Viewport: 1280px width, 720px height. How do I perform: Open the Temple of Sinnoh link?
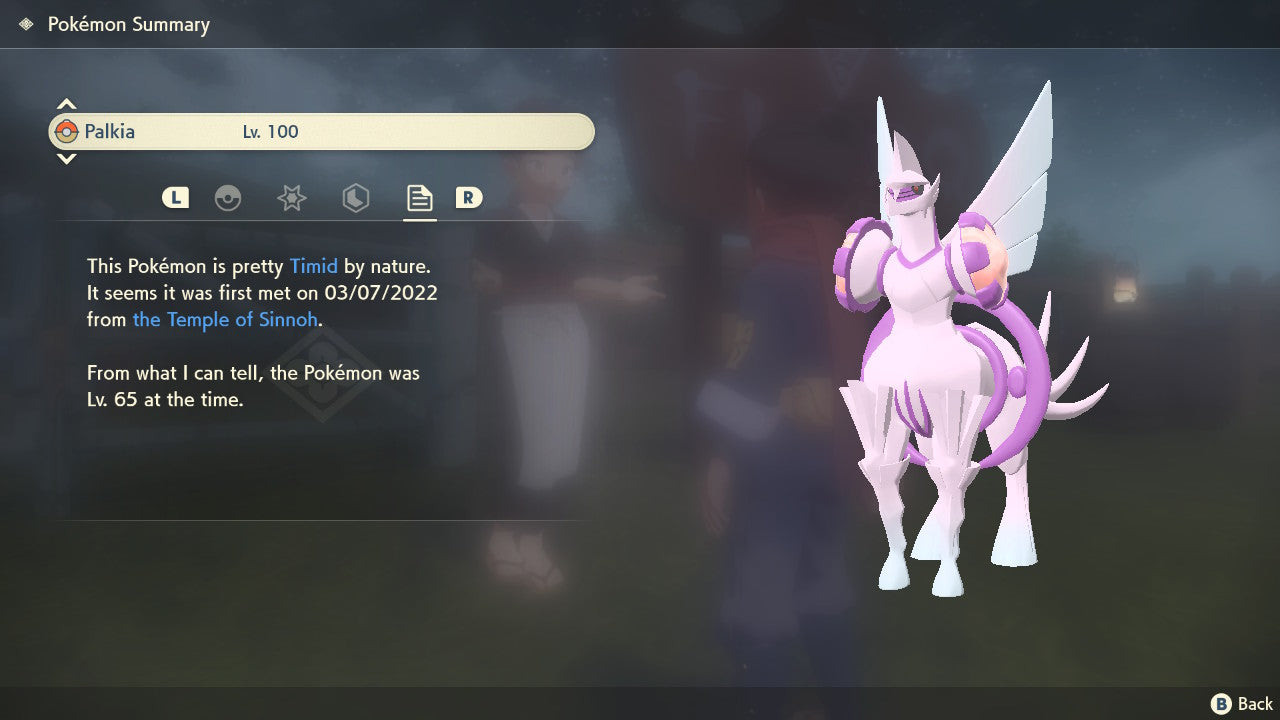click(x=225, y=319)
